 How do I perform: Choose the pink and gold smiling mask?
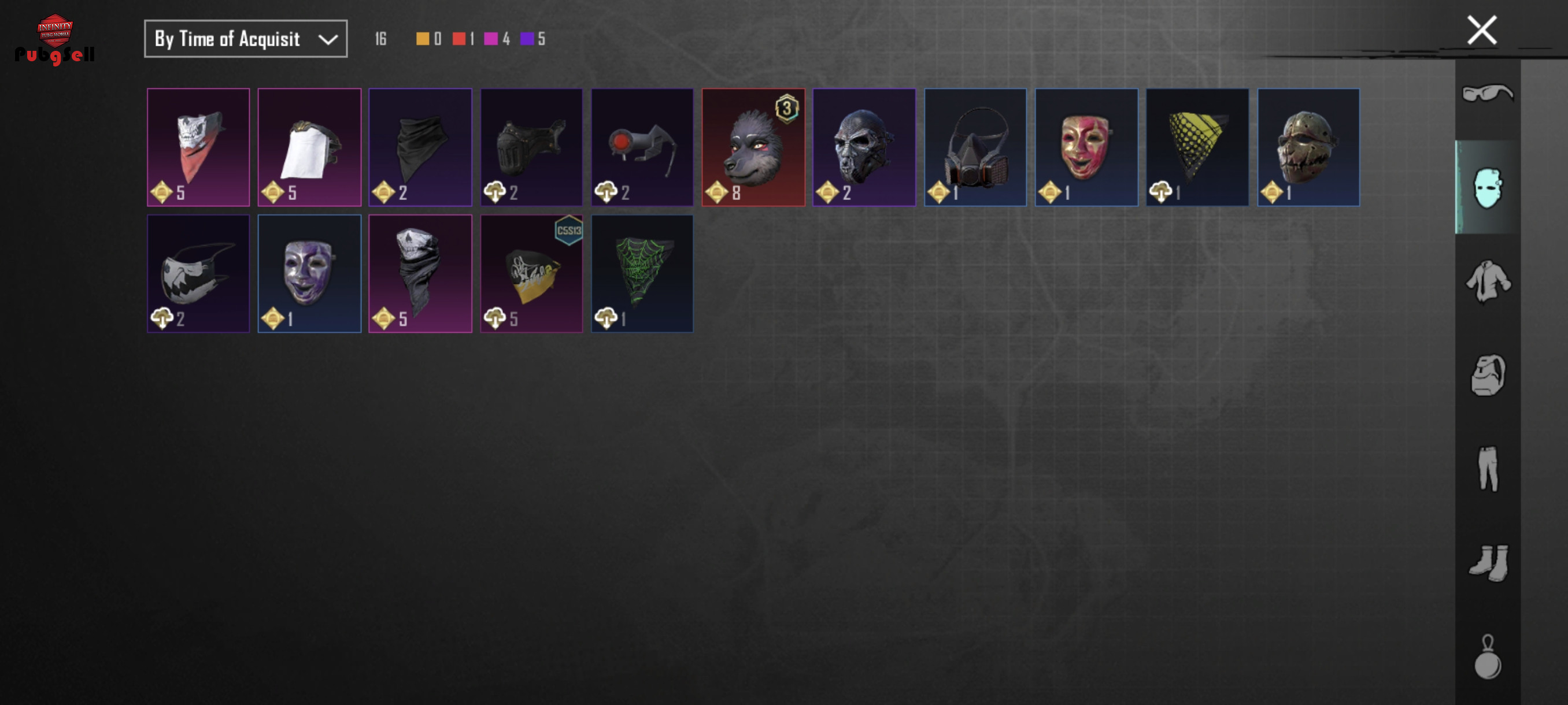tap(1086, 147)
